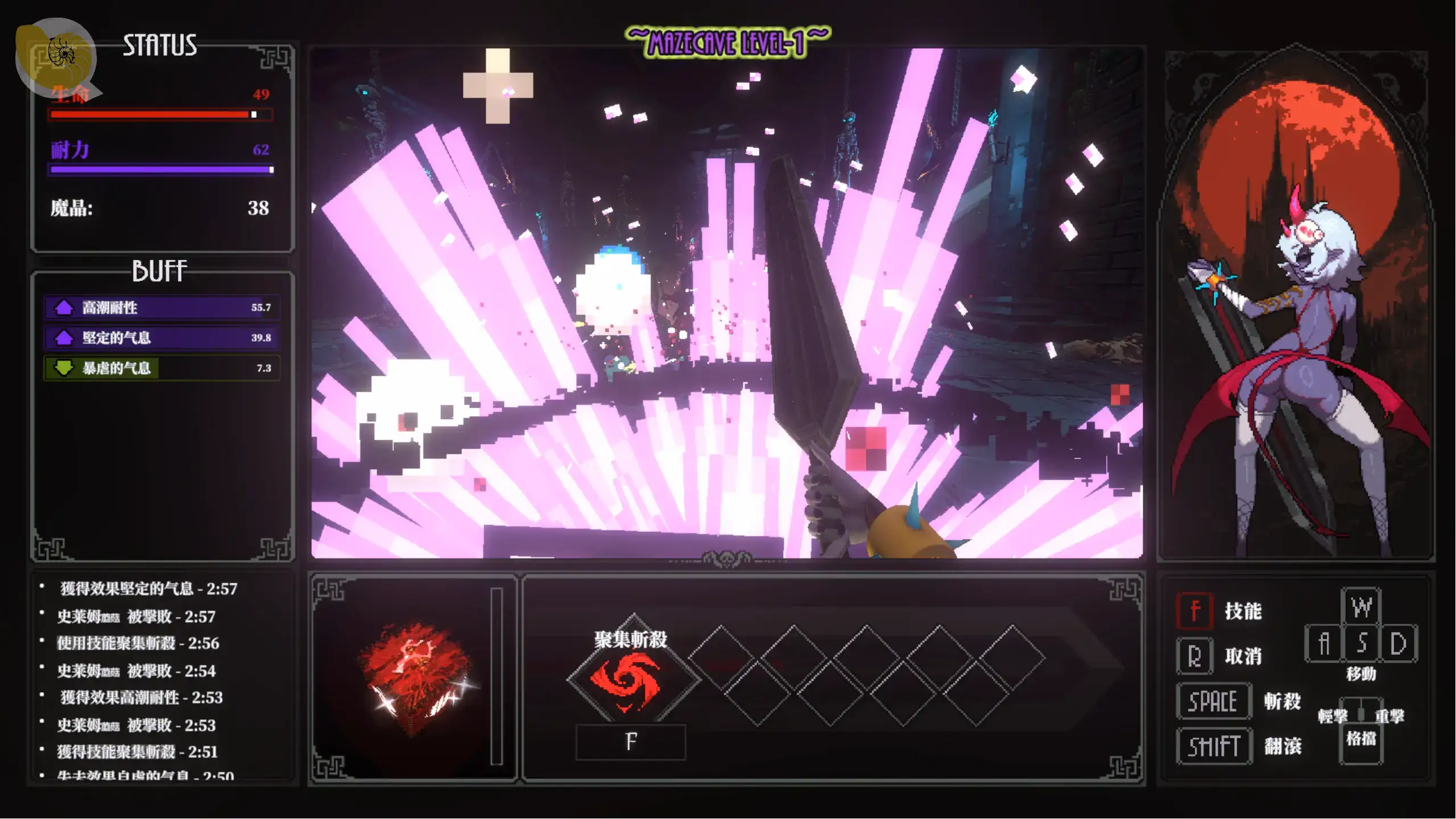Viewport: 1456px width, 819px height.
Task: Select the 高潮耐性 buff entry
Action: click(x=162, y=308)
